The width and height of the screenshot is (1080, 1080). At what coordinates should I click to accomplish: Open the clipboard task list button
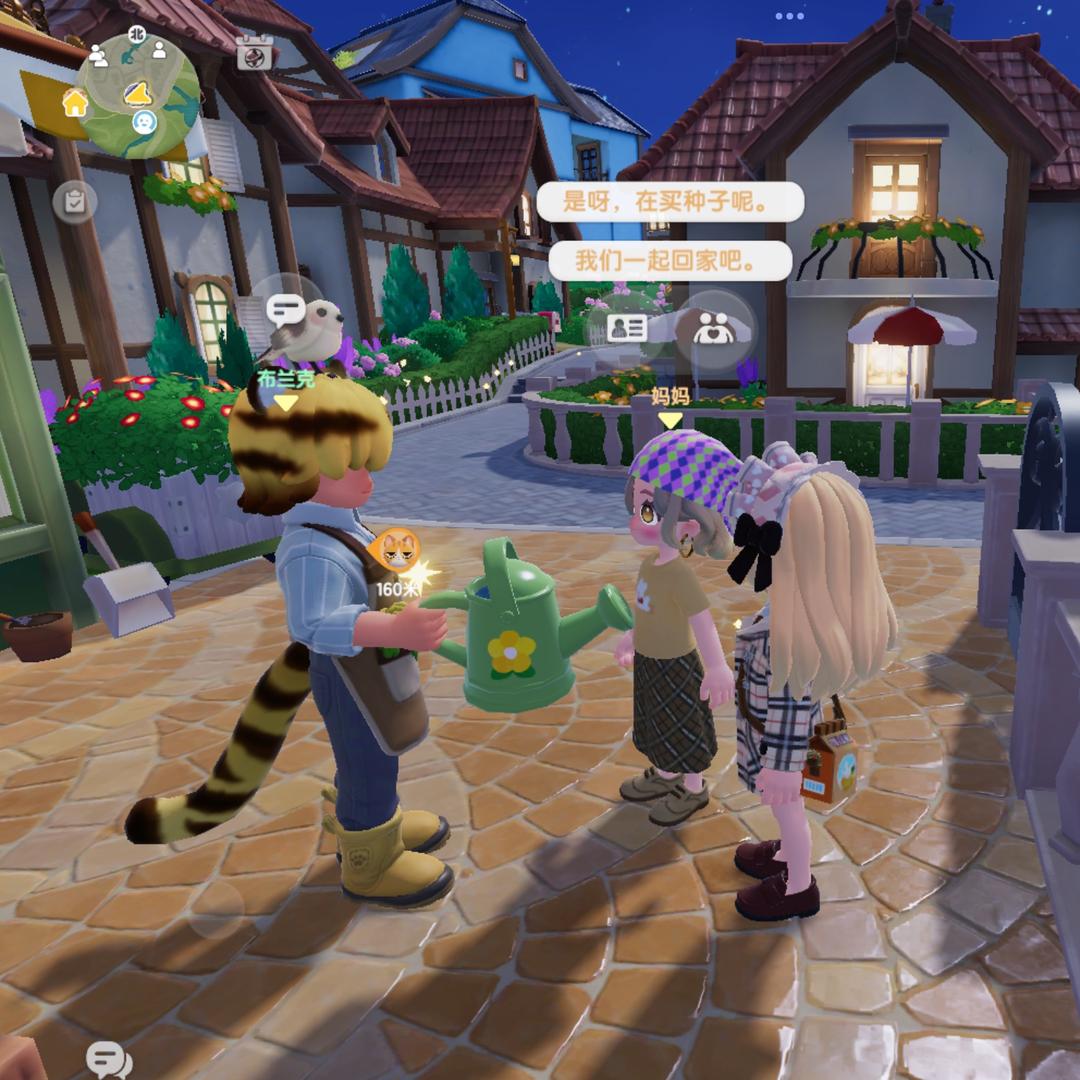(75, 202)
